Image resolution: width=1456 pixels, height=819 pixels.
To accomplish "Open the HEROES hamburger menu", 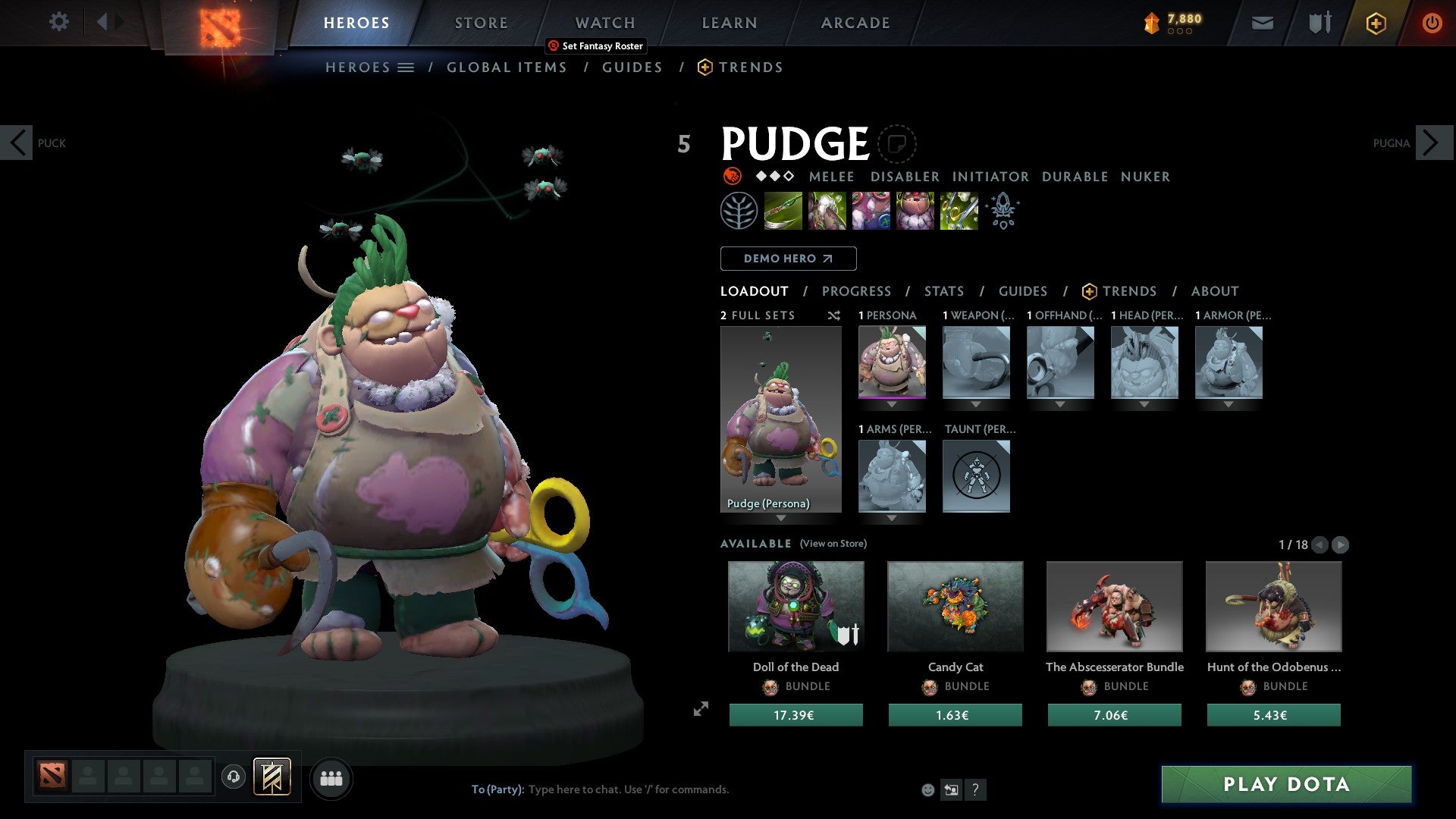I will coord(406,67).
